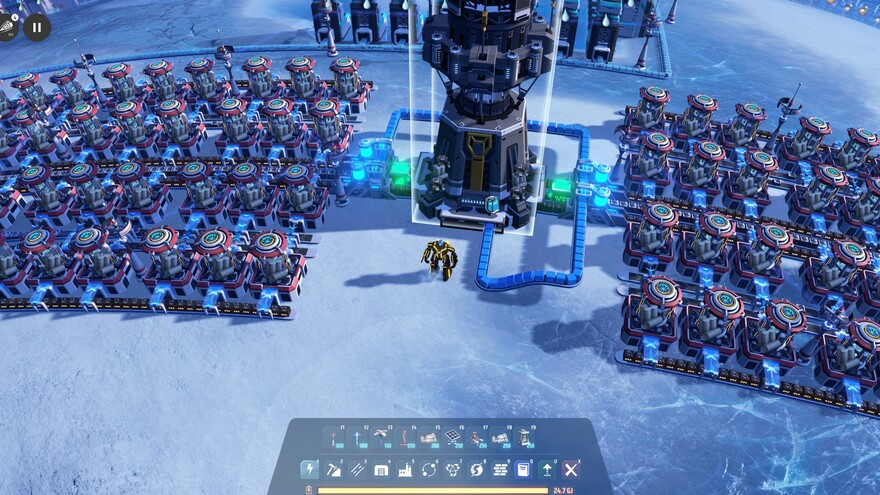Open the orbiting dots transport category
This screenshot has height=495, width=880.
[x=429, y=469]
